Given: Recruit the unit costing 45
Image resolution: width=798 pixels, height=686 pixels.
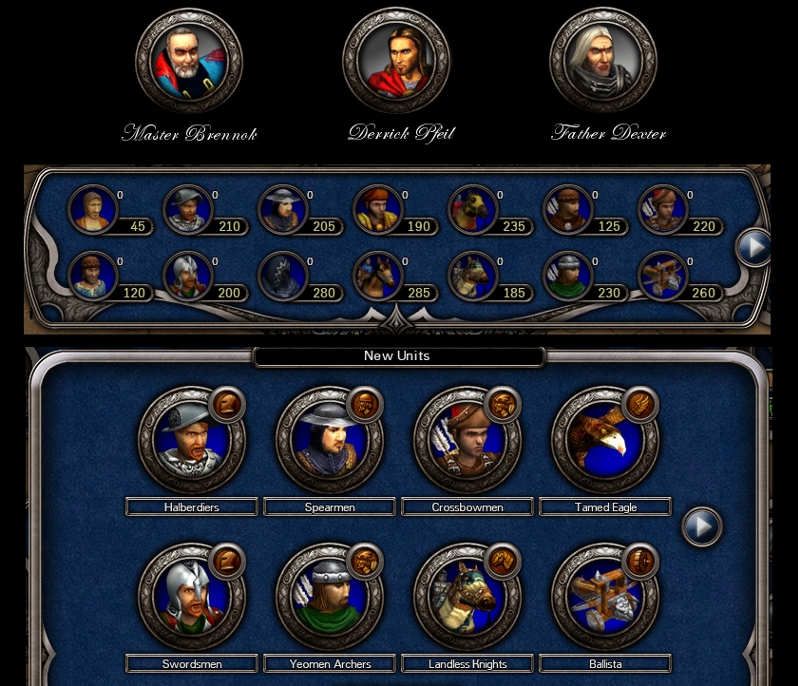Looking at the screenshot, I should click(x=92, y=210).
